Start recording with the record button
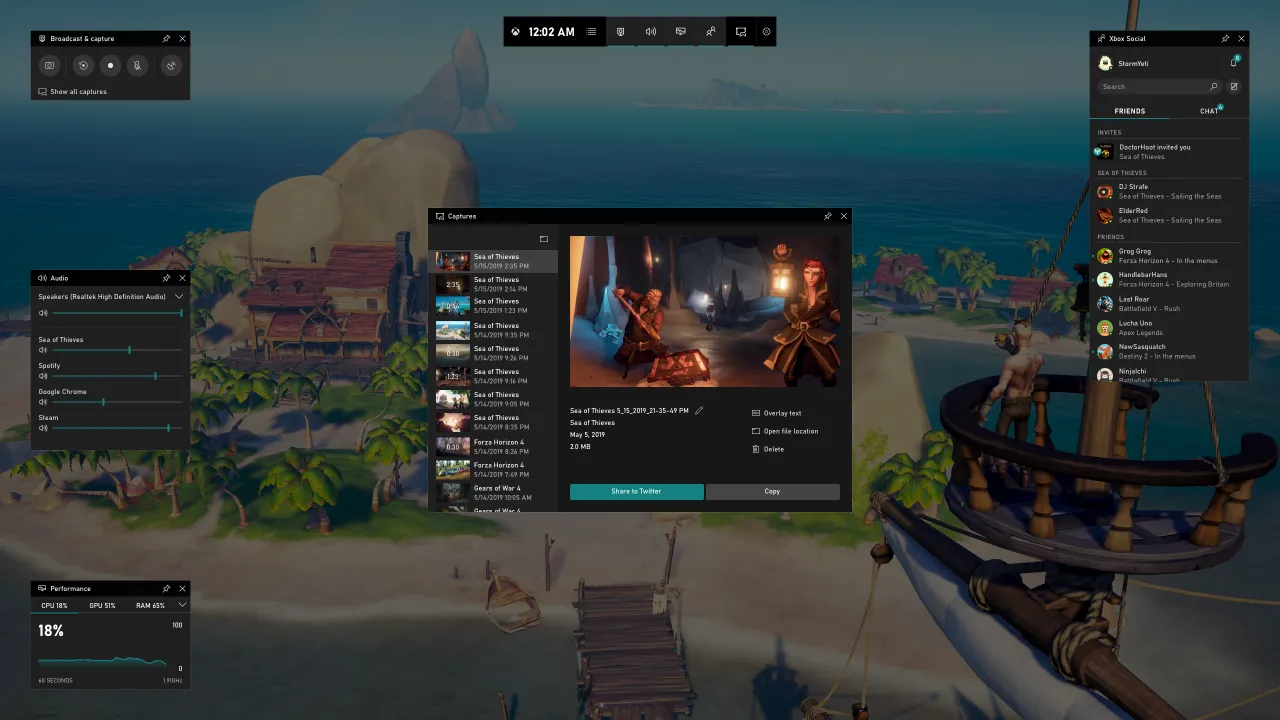The width and height of the screenshot is (1280, 720). tap(110, 65)
